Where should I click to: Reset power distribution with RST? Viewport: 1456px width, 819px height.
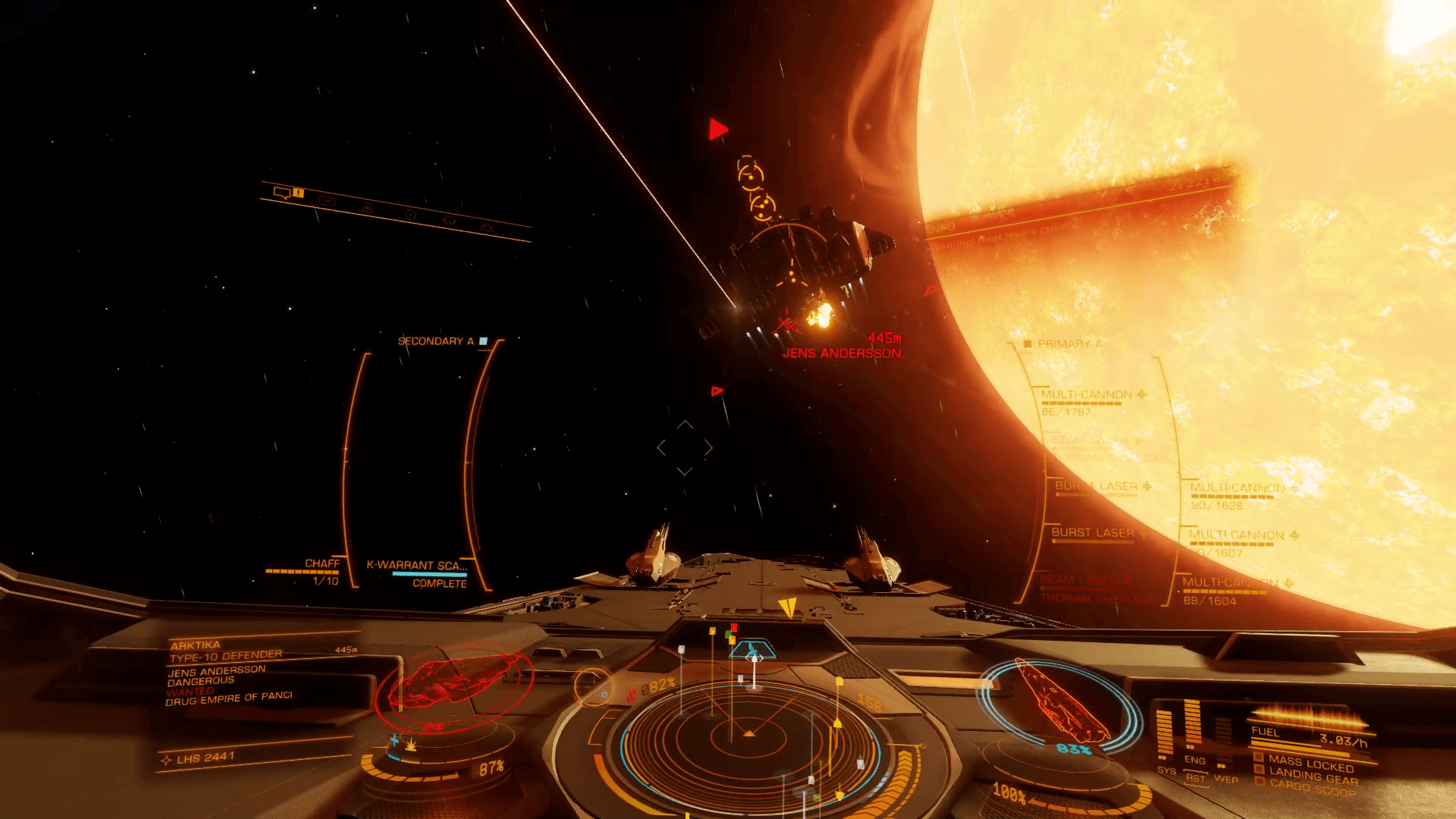pos(1195,778)
